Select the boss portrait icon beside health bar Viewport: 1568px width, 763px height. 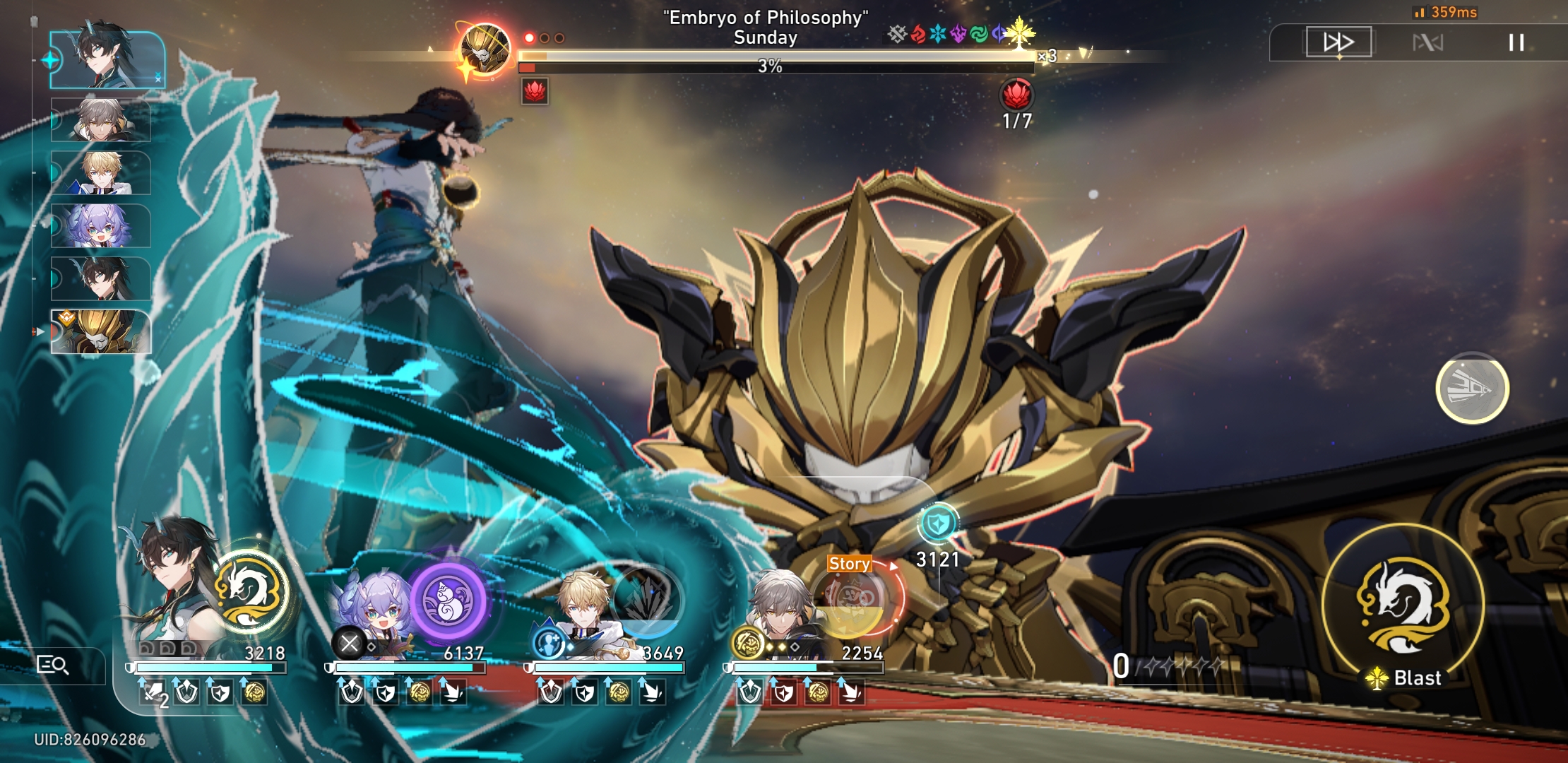(x=484, y=49)
